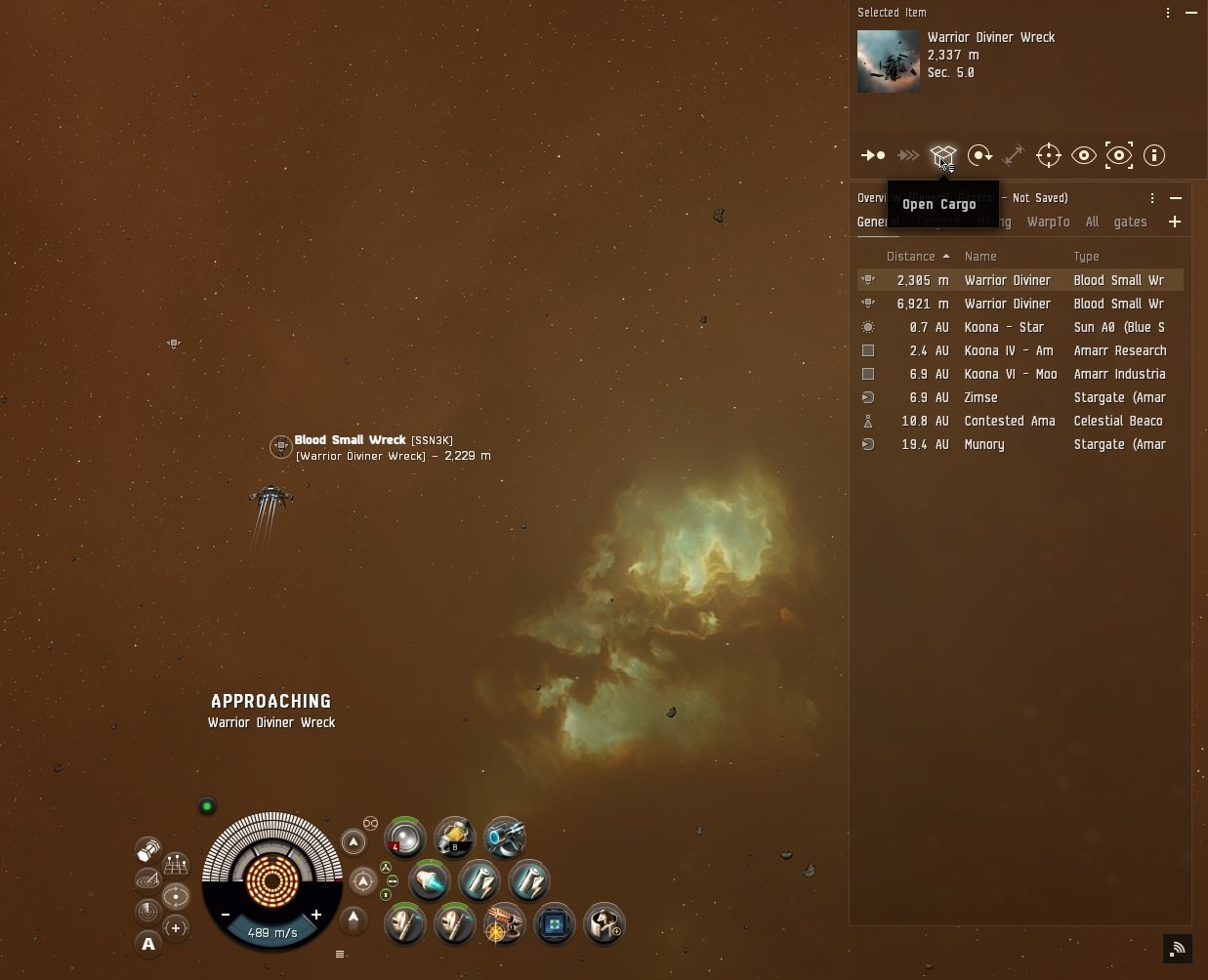Decrease ship speed with the minus button
Viewport: 1208px width, 980px height.
(226, 915)
